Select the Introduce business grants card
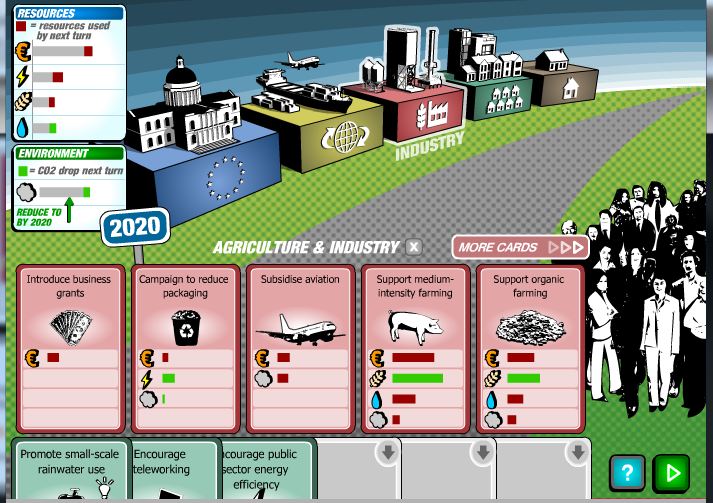713x503 pixels. tap(70, 346)
